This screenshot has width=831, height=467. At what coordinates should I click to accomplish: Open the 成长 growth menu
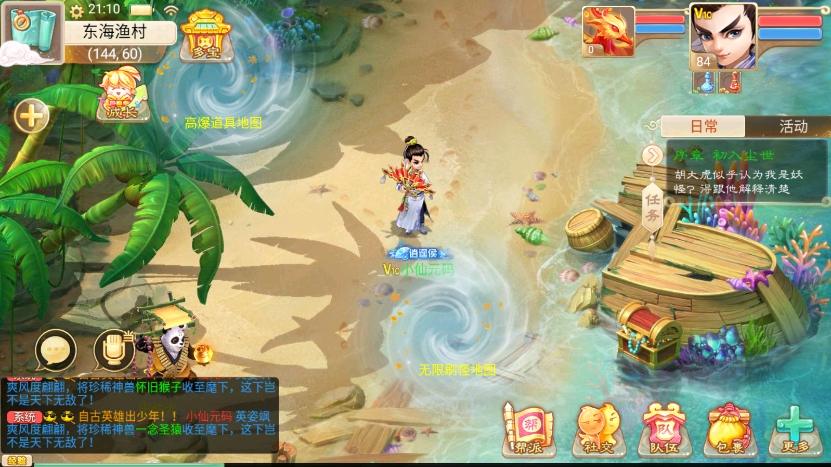(x=119, y=93)
